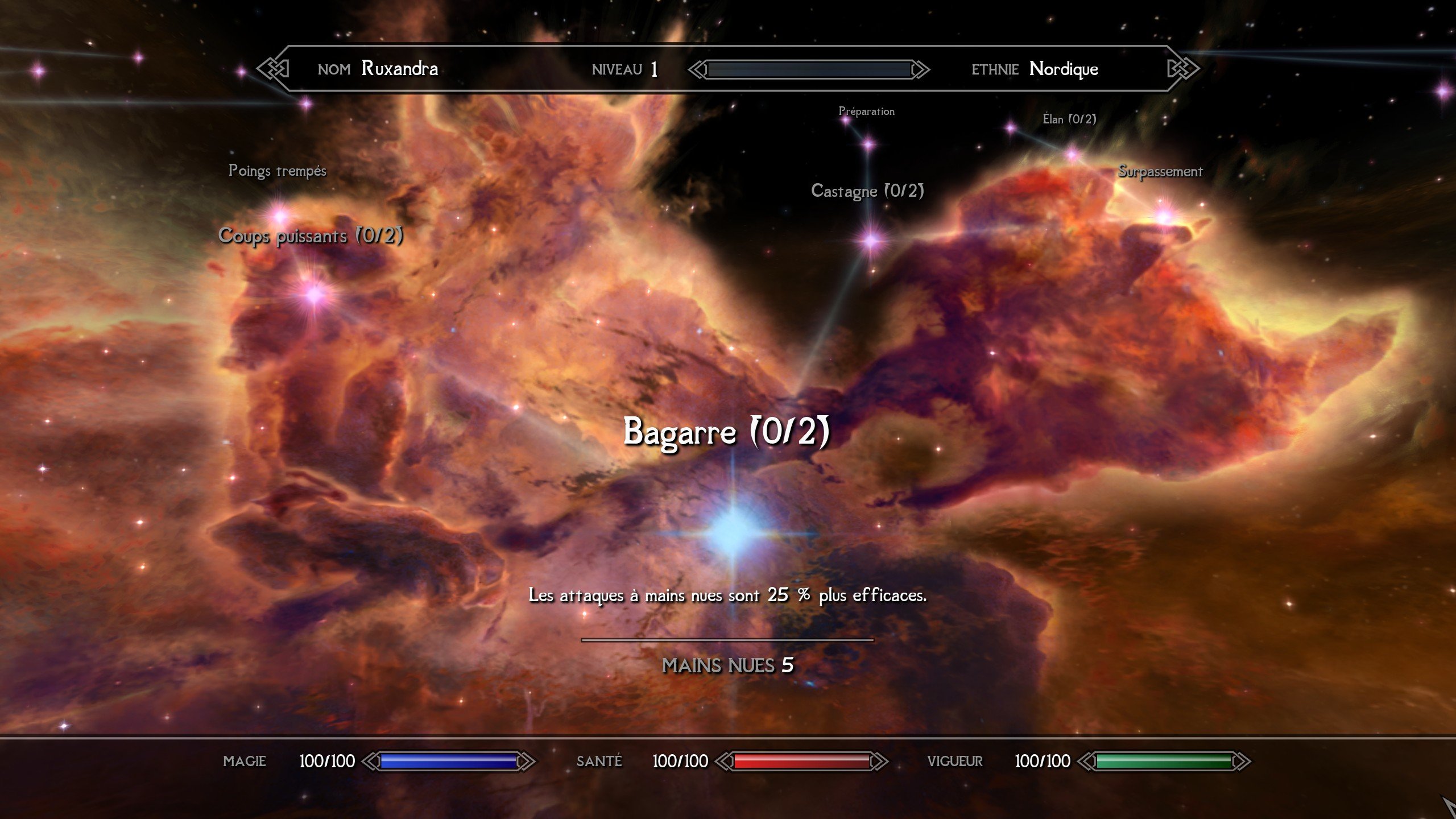The height and width of the screenshot is (819, 1456).
Task: Select the Poings trempés perk
Action: coord(279,216)
